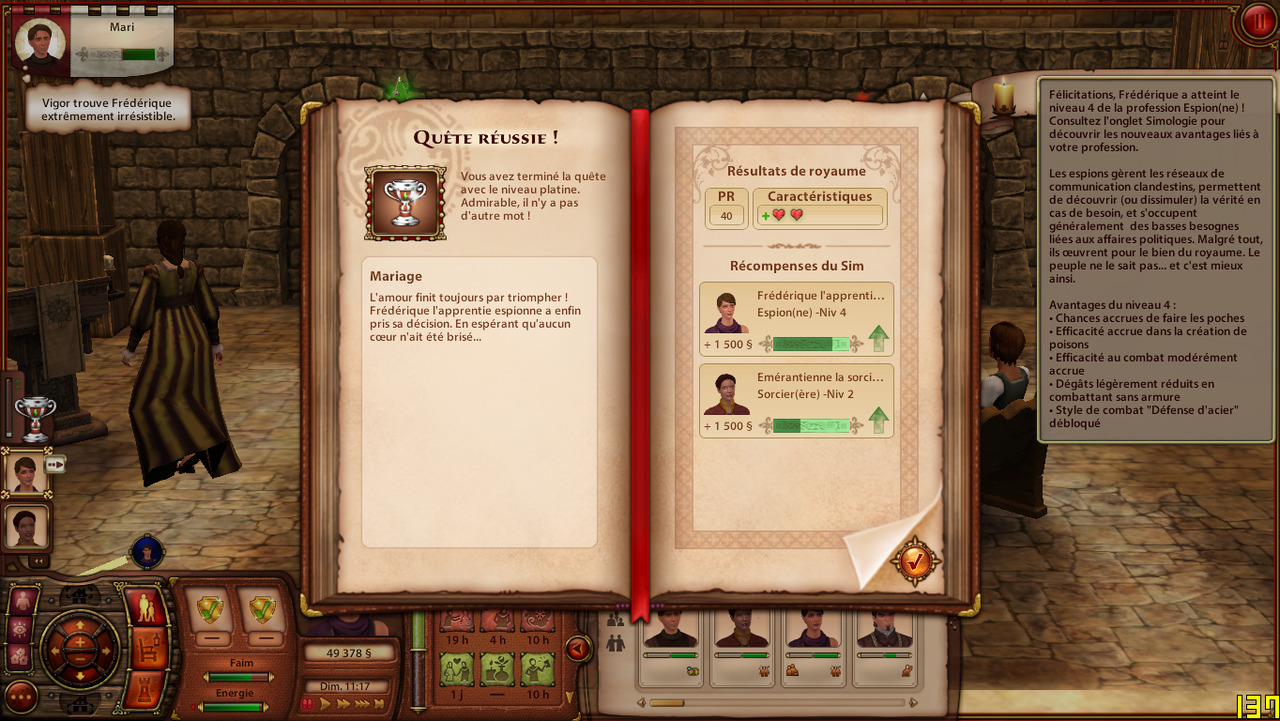Open the three-dots options menu
The width and height of the screenshot is (1280, 721).
tap(22, 696)
